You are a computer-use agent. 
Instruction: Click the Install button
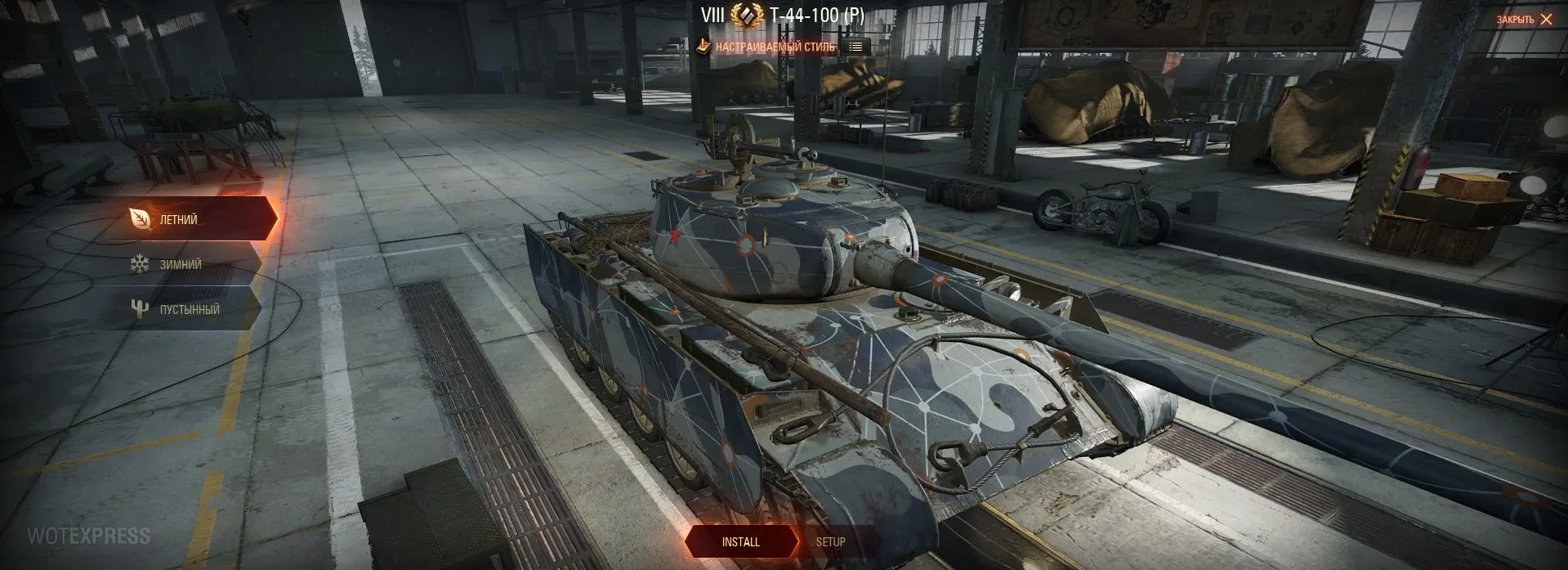(x=740, y=542)
